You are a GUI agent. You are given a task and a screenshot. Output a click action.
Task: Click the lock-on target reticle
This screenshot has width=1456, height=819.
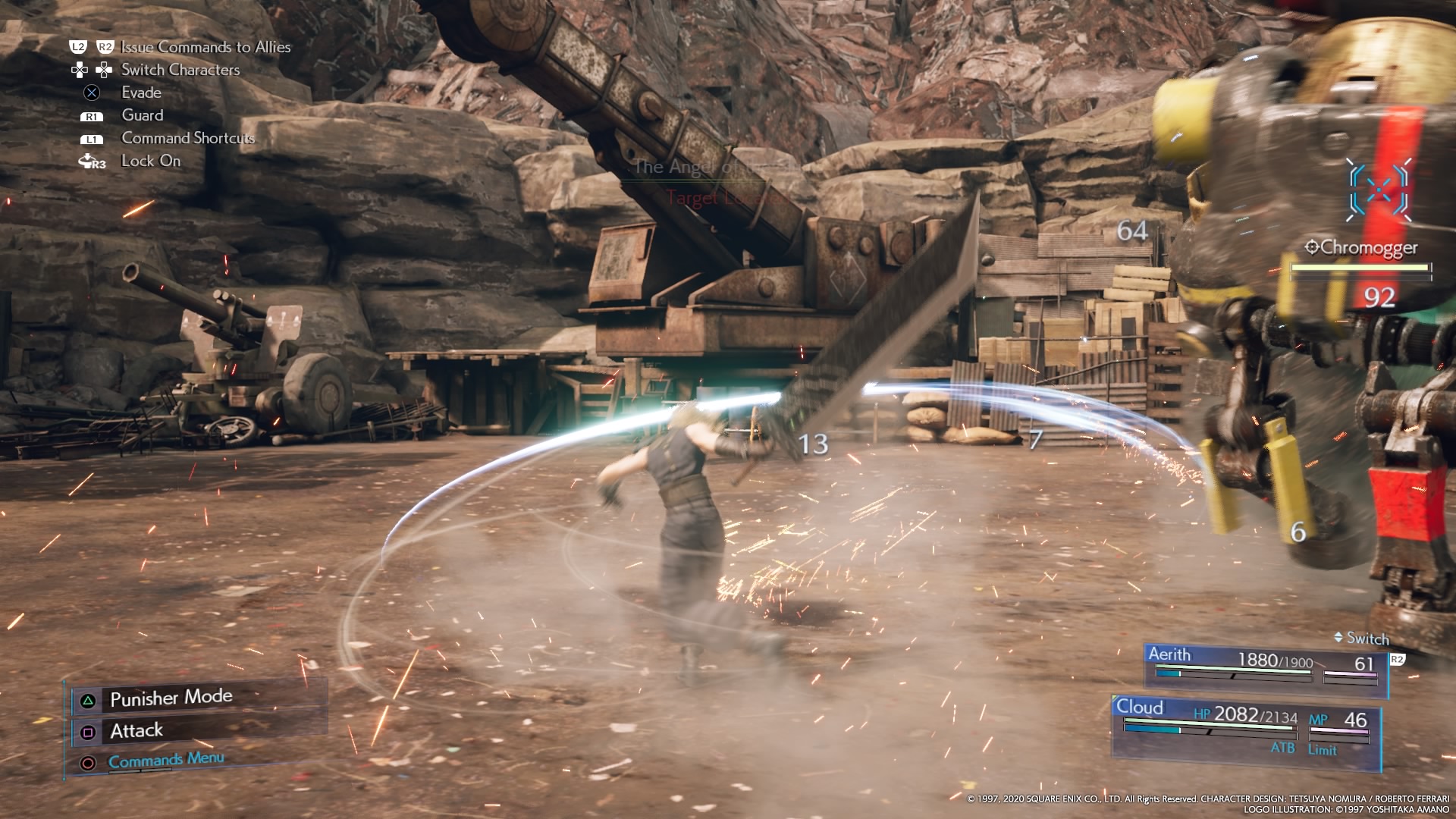point(1379,190)
